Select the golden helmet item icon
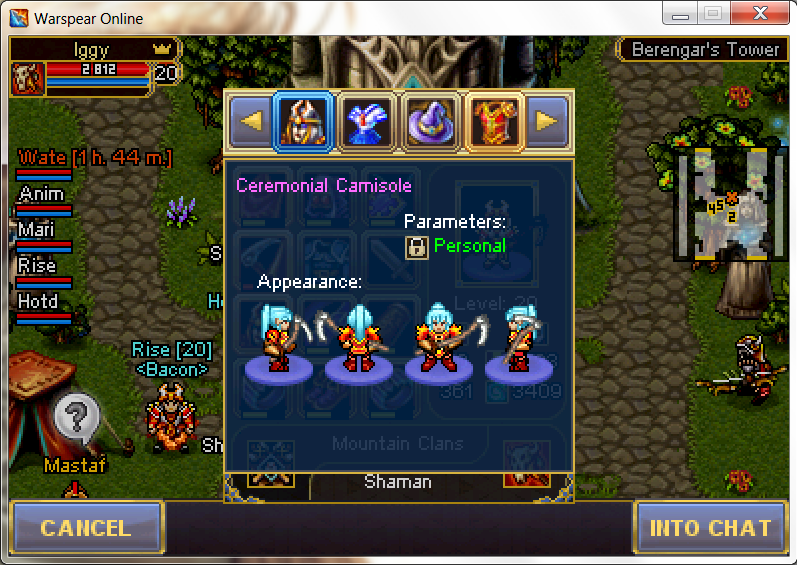The height and width of the screenshot is (565, 797). coord(304,121)
